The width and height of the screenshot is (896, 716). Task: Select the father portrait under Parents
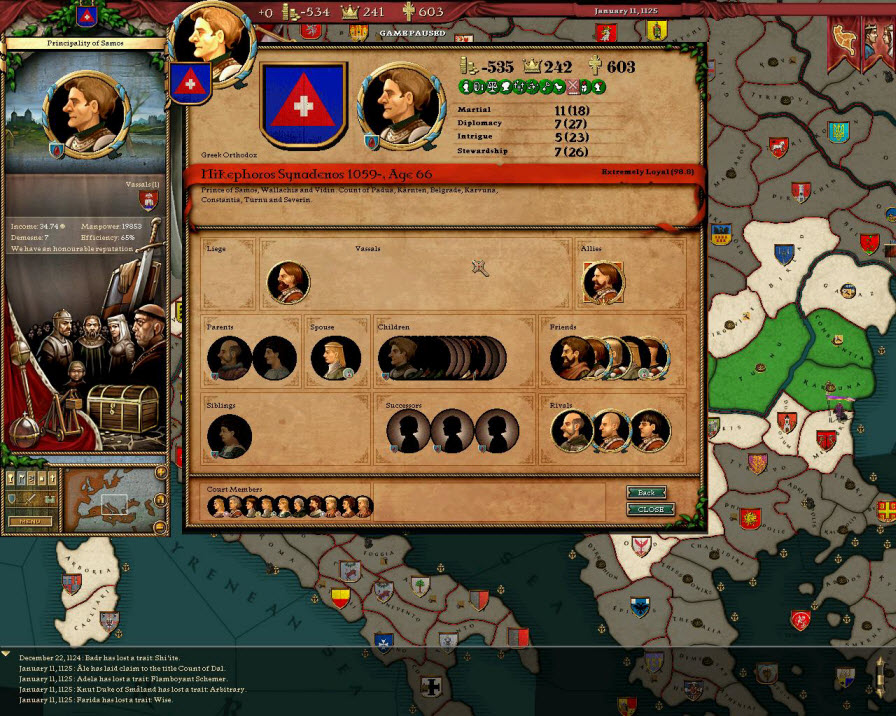(229, 358)
